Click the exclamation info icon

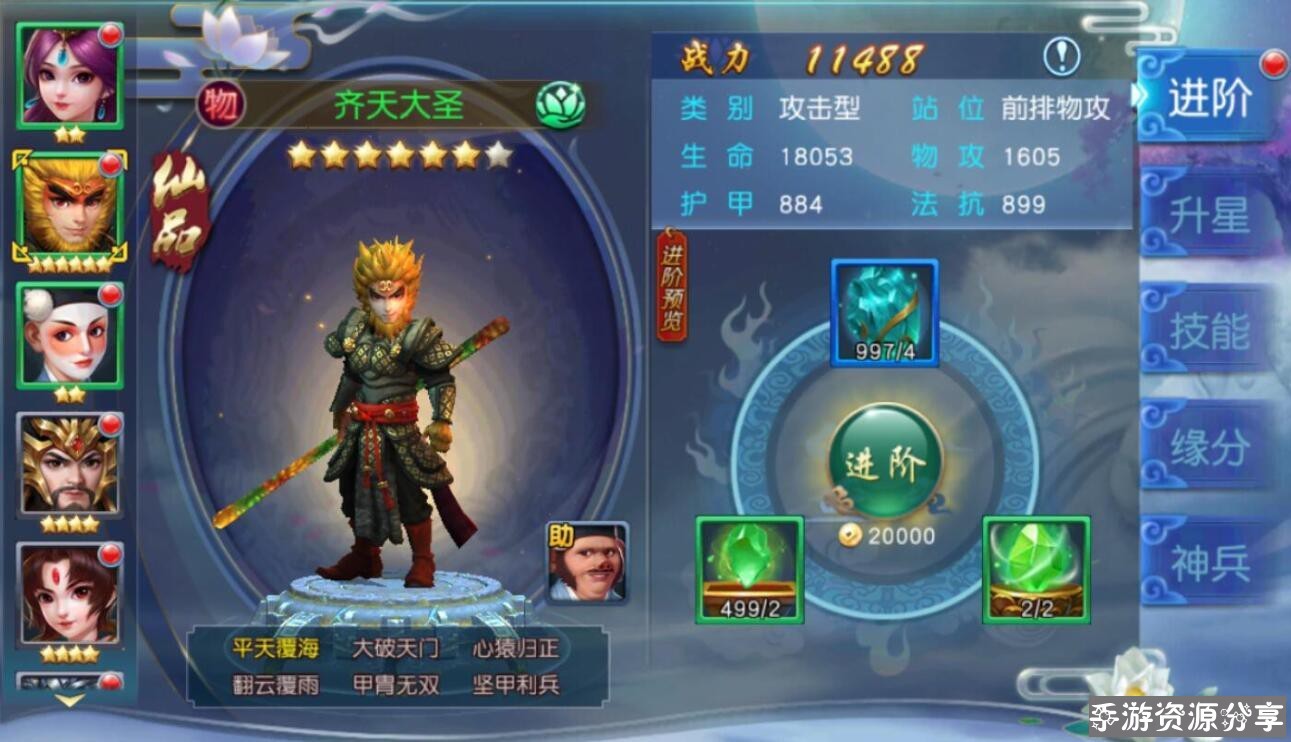tap(1061, 57)
